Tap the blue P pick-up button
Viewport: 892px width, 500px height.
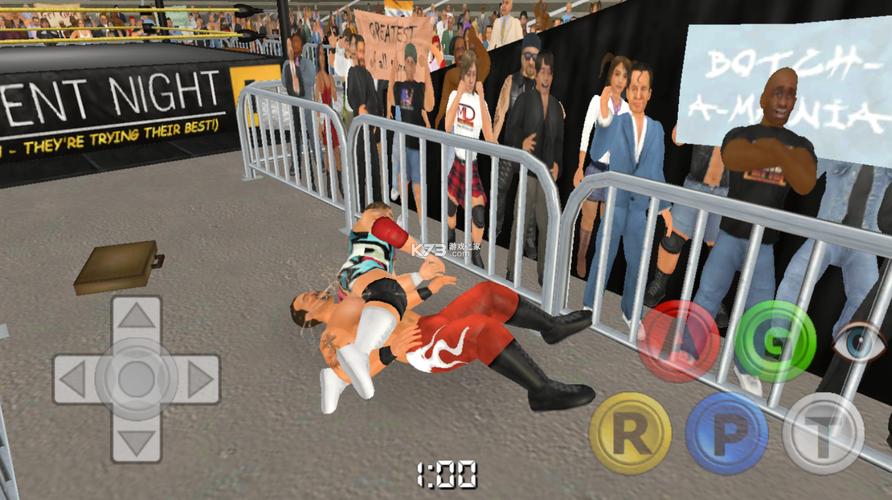pos(726,433)
